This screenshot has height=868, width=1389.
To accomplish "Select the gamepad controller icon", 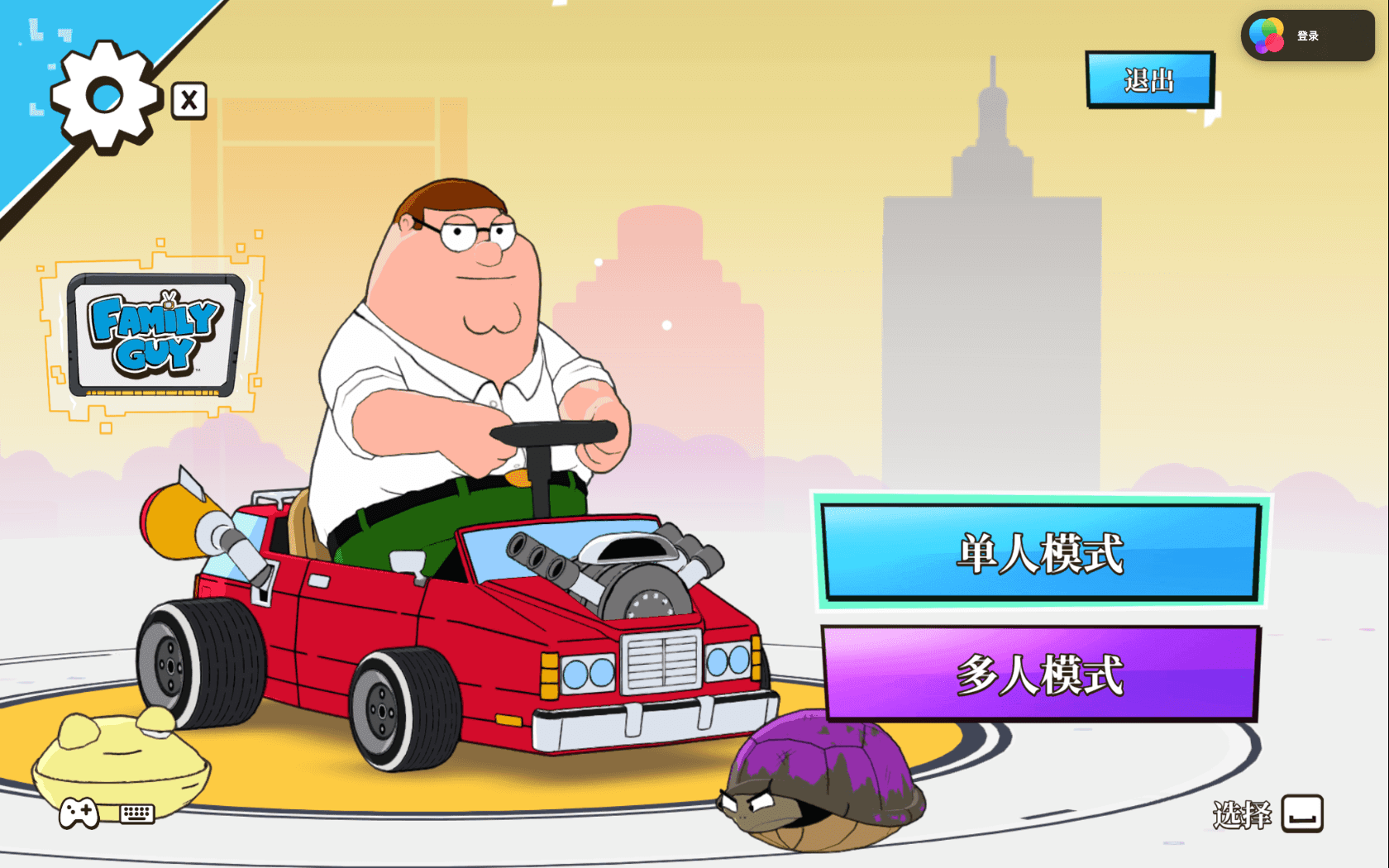I will pos(79,814).
